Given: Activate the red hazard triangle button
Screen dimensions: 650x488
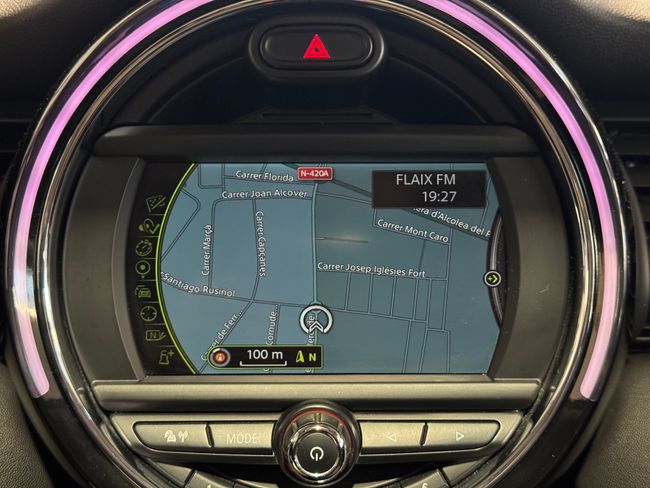Looking at the screenshot, I should coord(316,46).
